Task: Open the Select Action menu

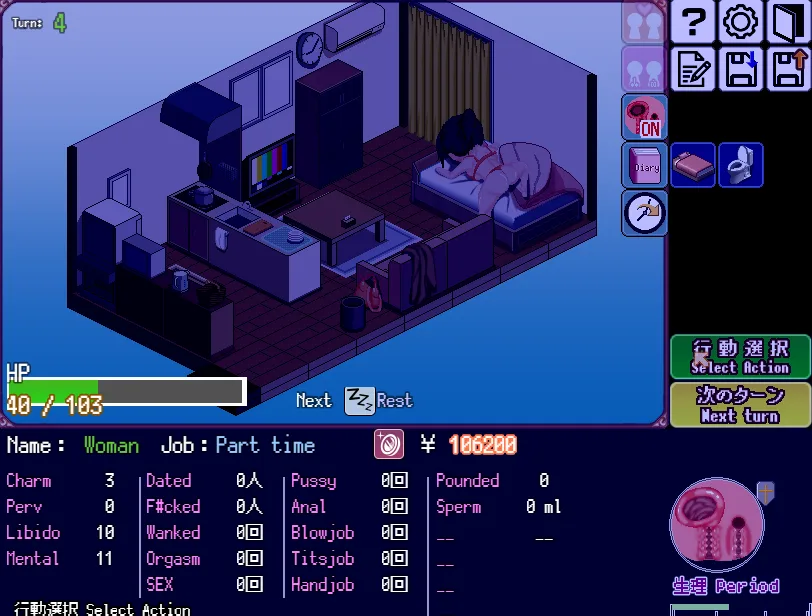Action: click(x=740, y=357)
